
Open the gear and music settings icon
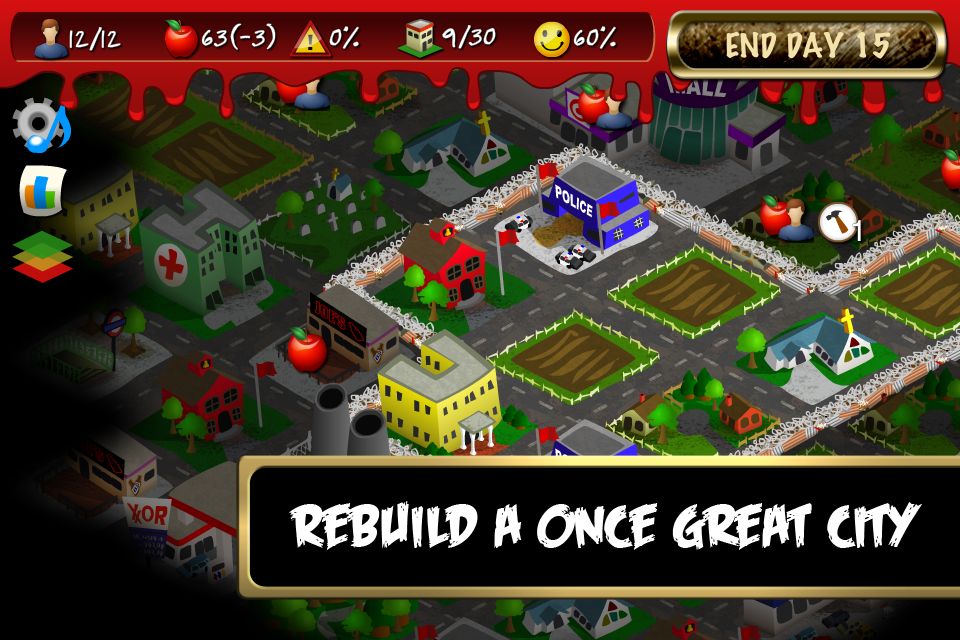point(41,127)
